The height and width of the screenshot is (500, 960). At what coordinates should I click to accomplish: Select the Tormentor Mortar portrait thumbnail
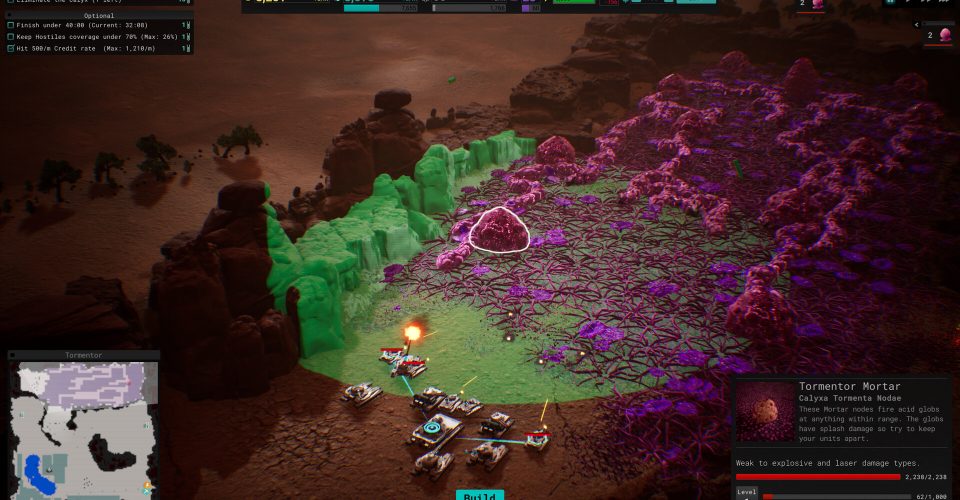765,411
